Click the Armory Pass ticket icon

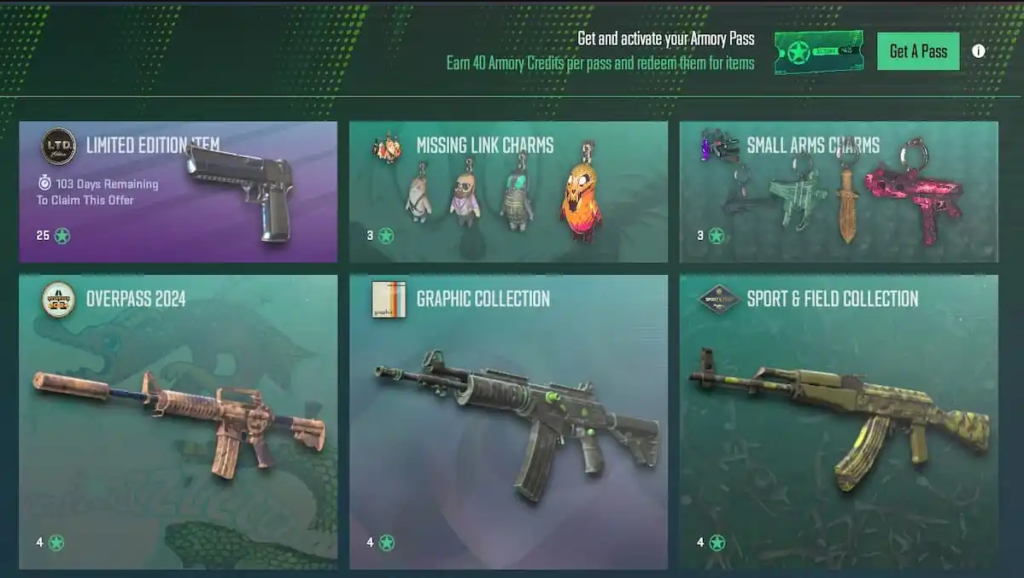[x=818, y=51]
